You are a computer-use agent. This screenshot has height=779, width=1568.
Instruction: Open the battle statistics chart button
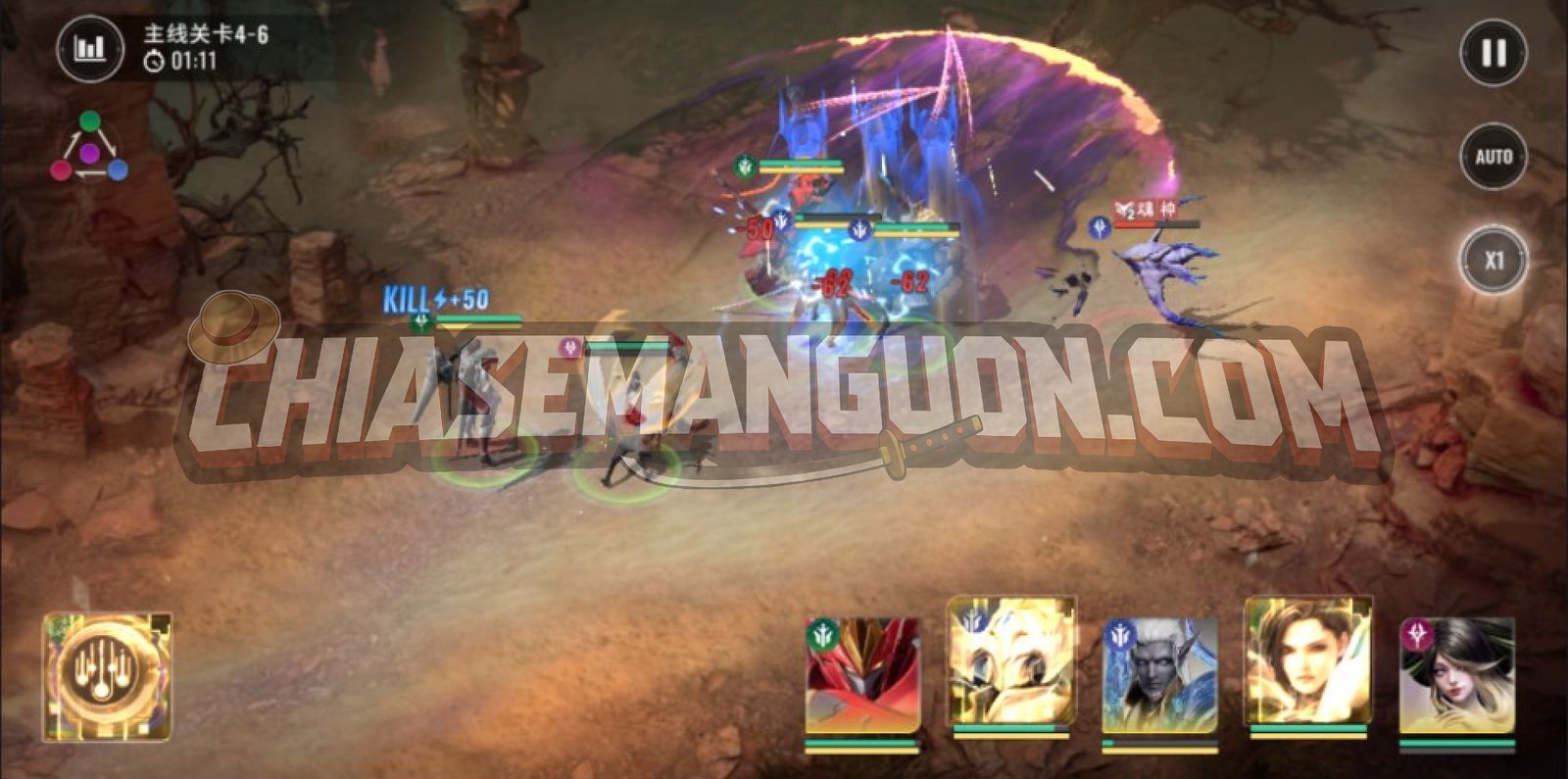tap(89, 47)
